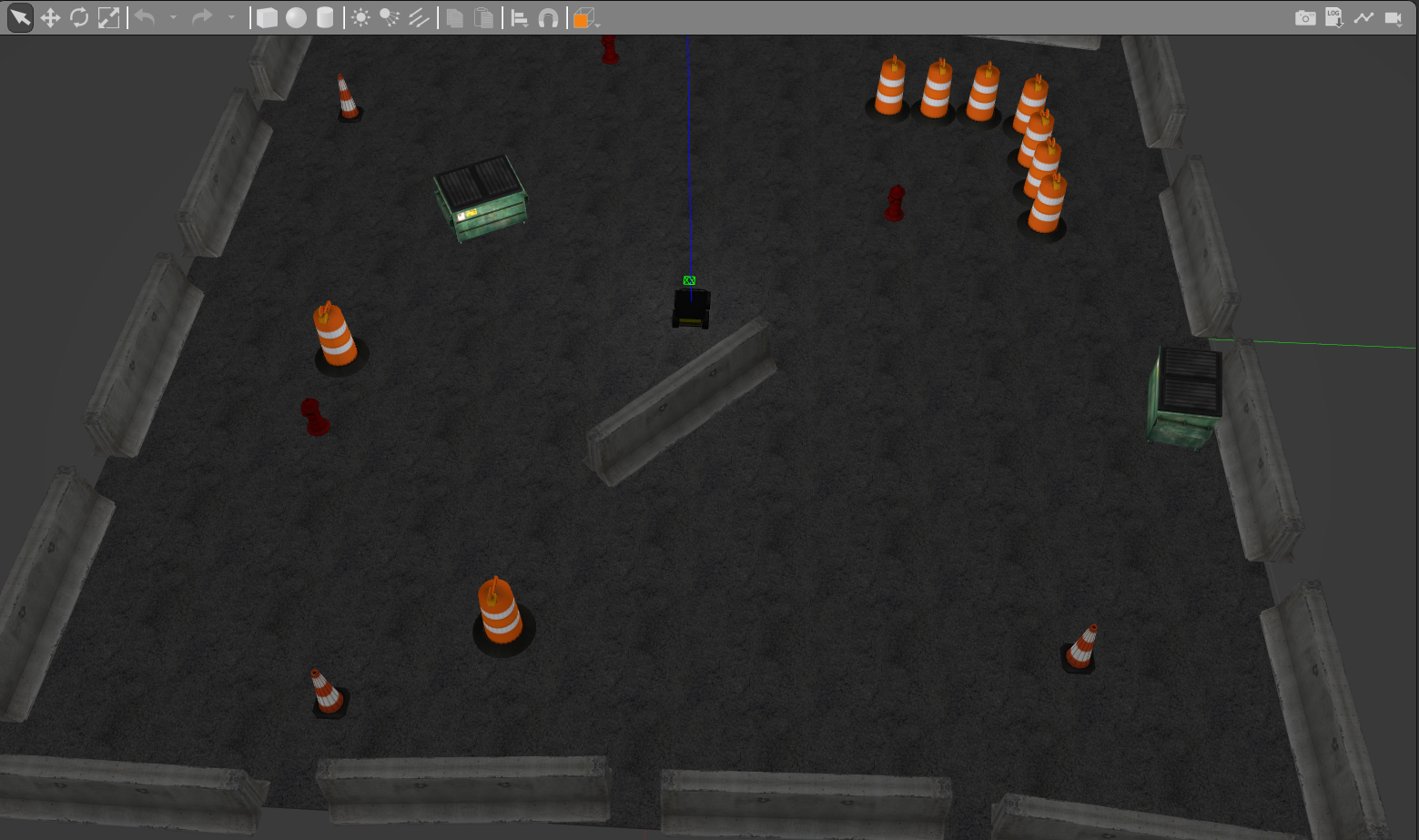Open the LOG data recorder

click(1334, 17)
